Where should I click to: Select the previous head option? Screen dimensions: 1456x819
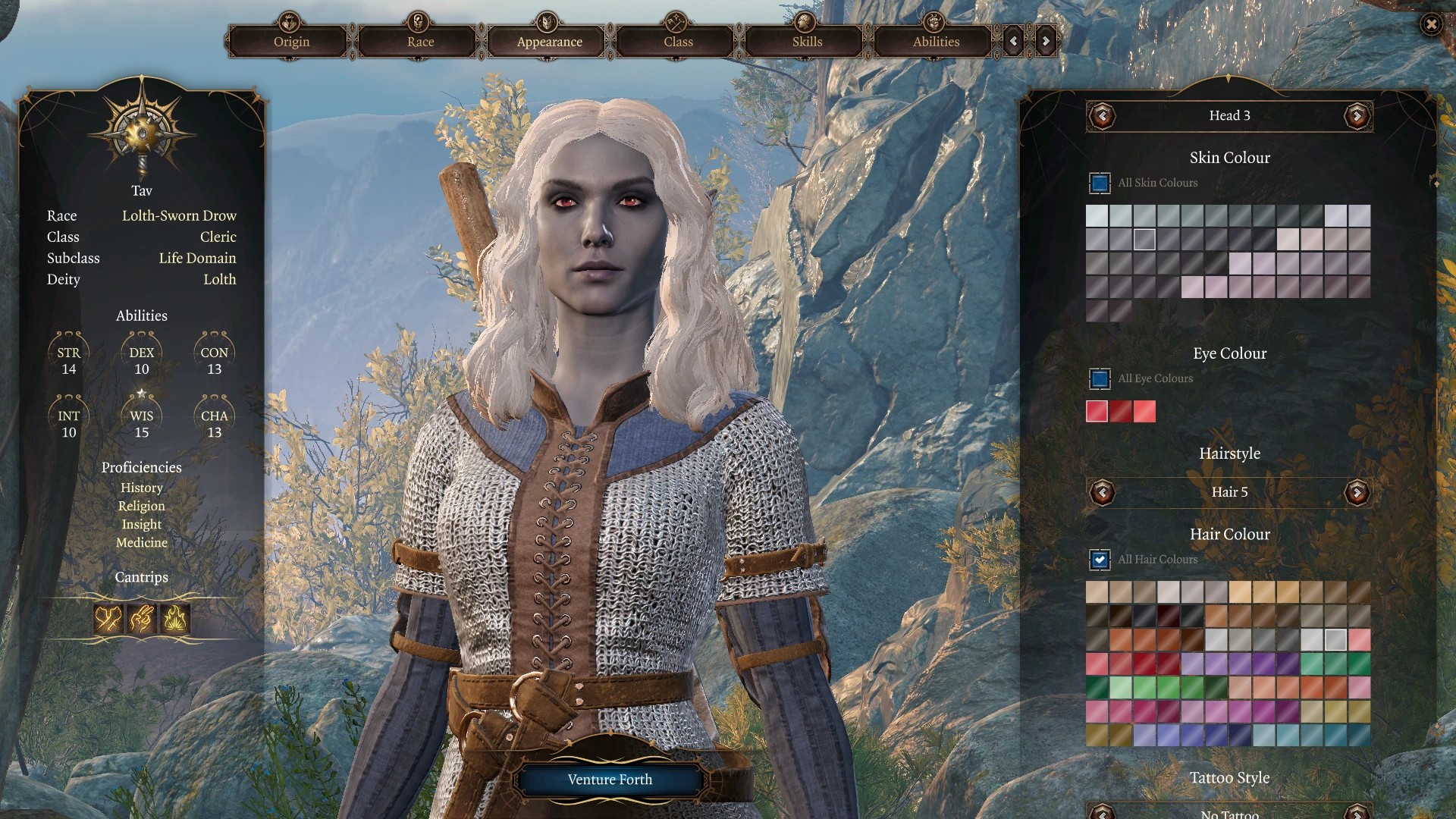[x=1102, y=116]
